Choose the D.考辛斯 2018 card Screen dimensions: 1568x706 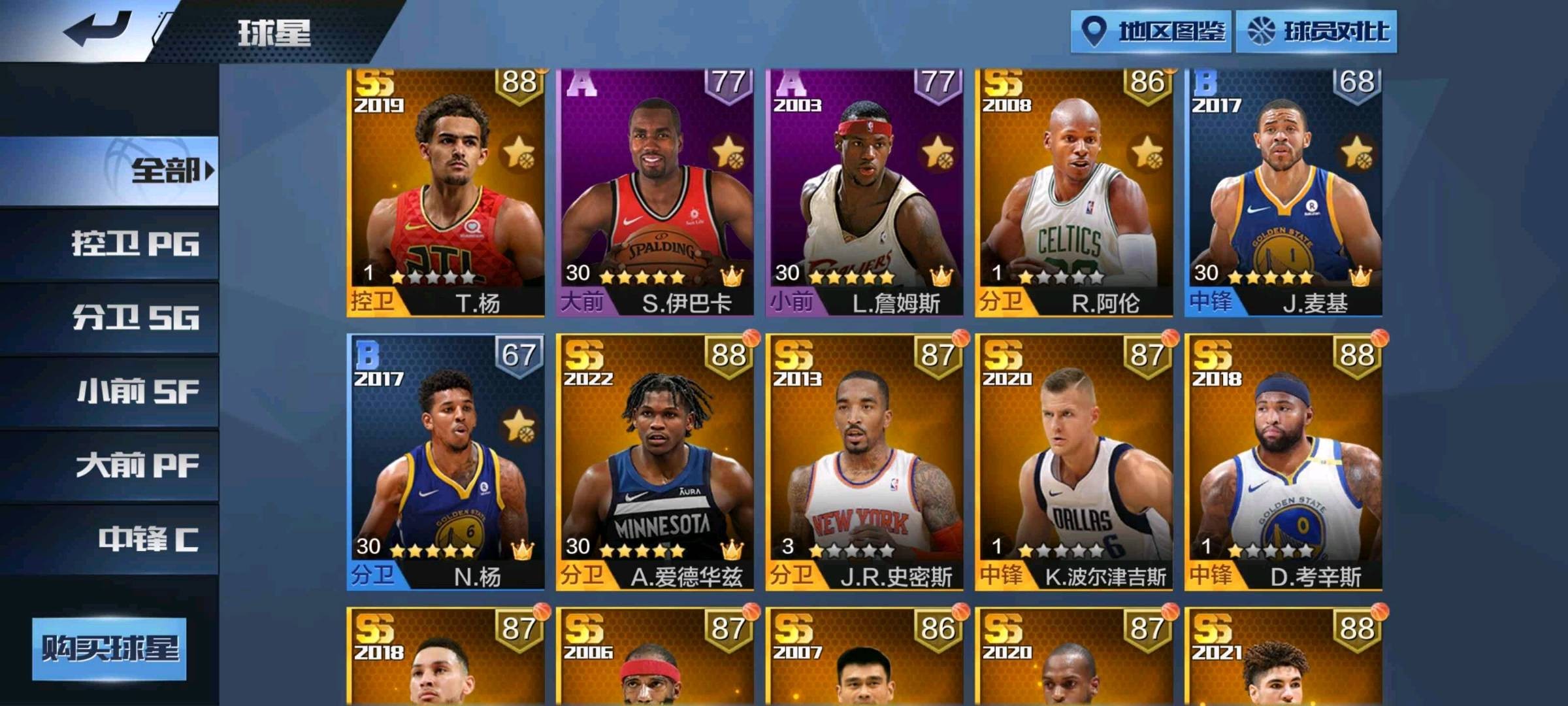pos(1283,462)
